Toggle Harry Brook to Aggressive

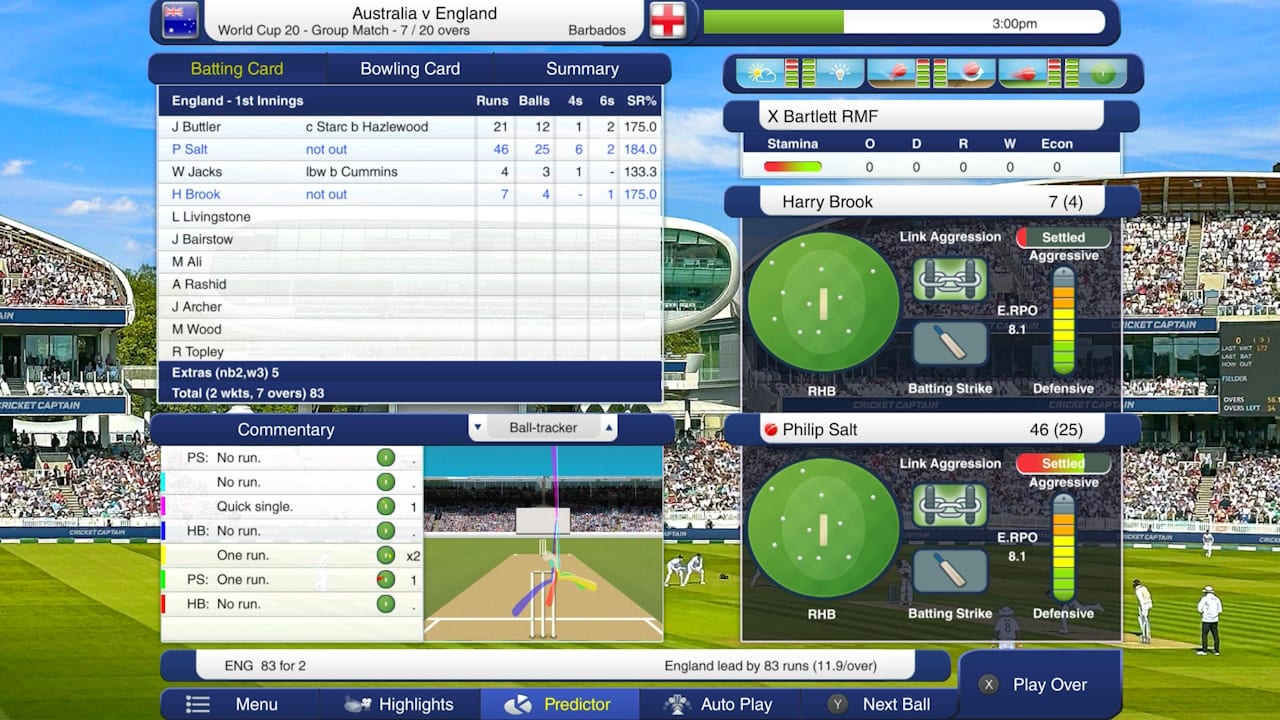(x=1063, y=236)
